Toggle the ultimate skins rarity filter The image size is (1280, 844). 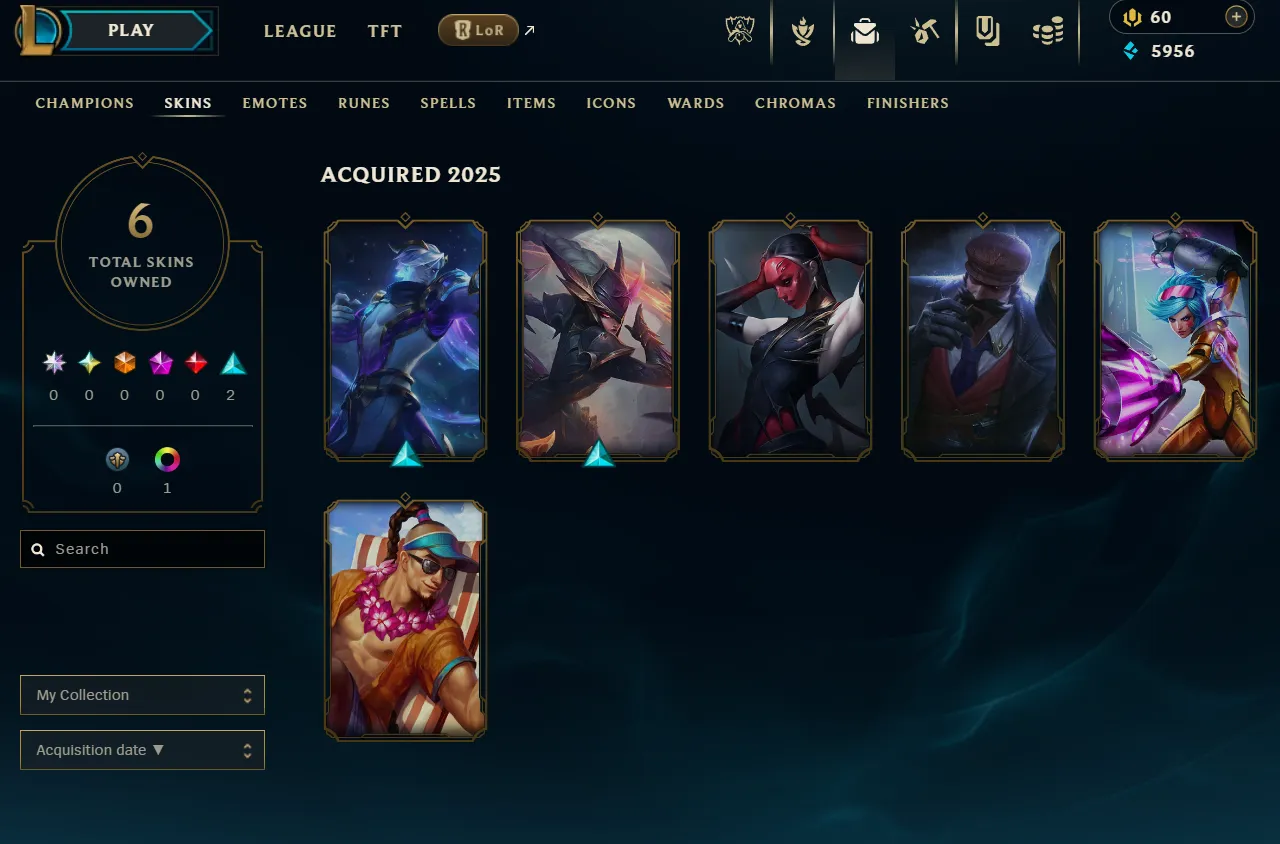pyautogui.click(x=53, y=363)
